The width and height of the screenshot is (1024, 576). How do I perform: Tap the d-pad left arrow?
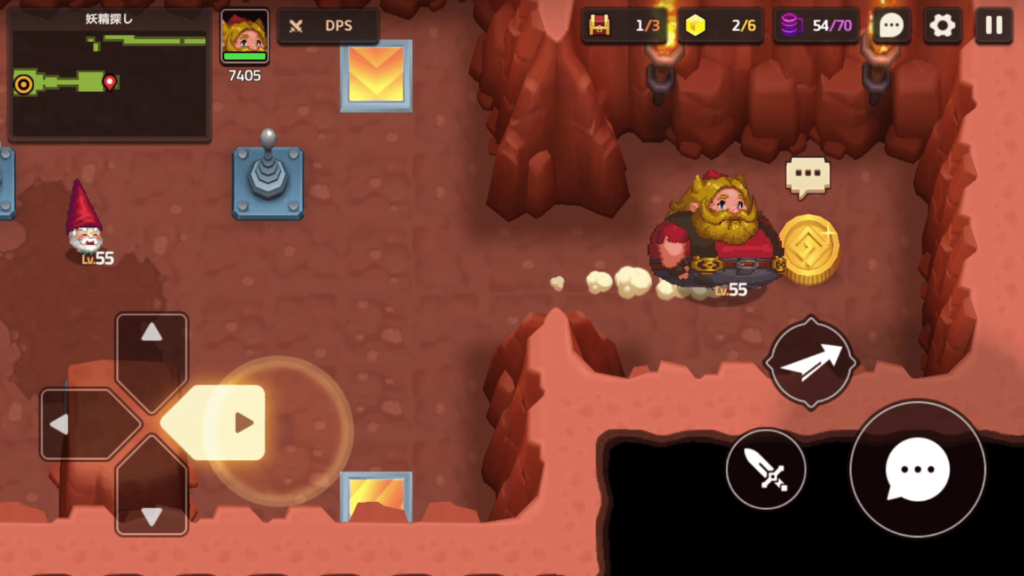pyautogui.click(x=78, y=424)
